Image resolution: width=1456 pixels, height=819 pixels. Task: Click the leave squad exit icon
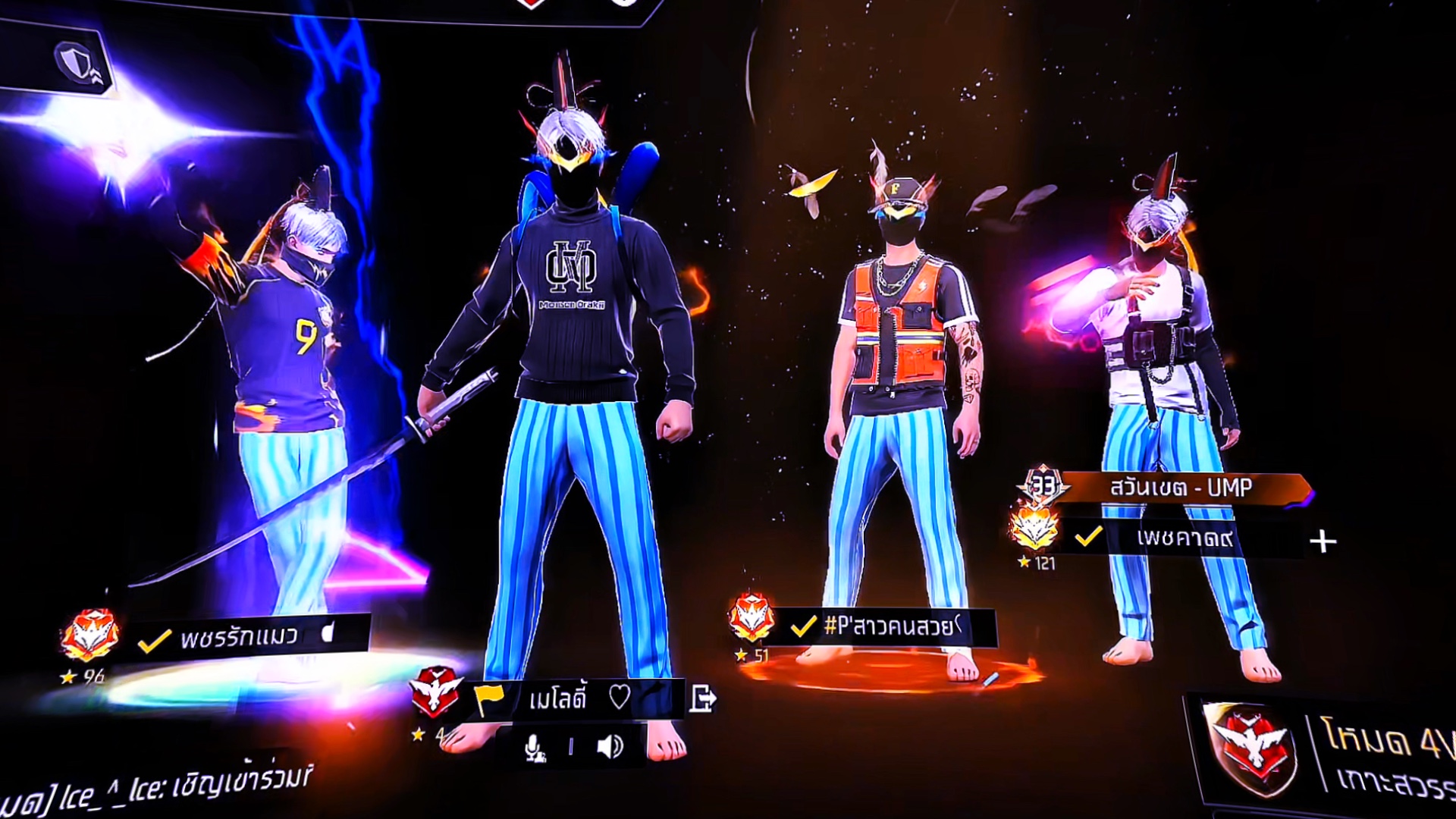(702, 698)
